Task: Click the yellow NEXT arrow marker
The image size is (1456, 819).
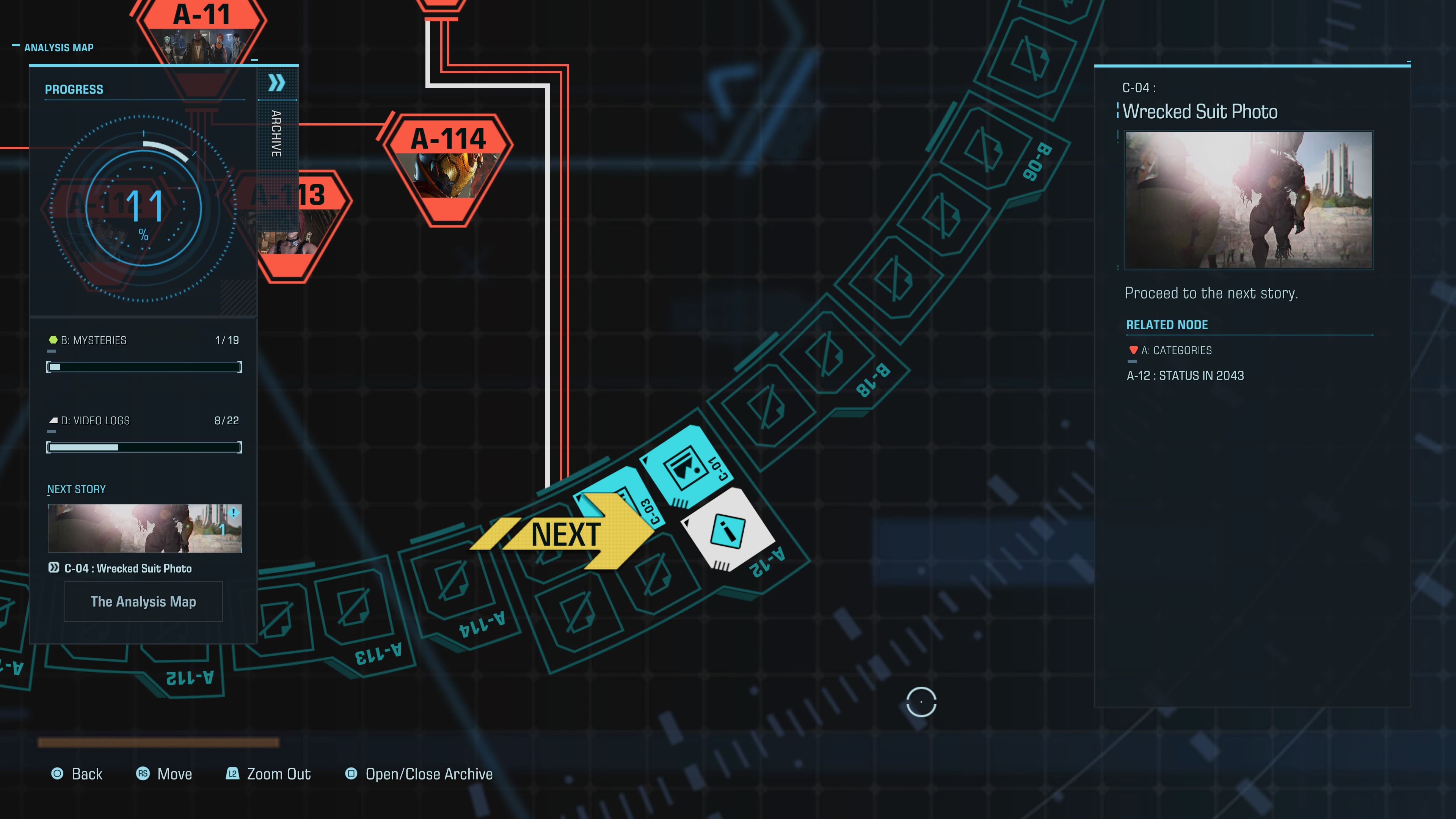Action: point(565,534)
